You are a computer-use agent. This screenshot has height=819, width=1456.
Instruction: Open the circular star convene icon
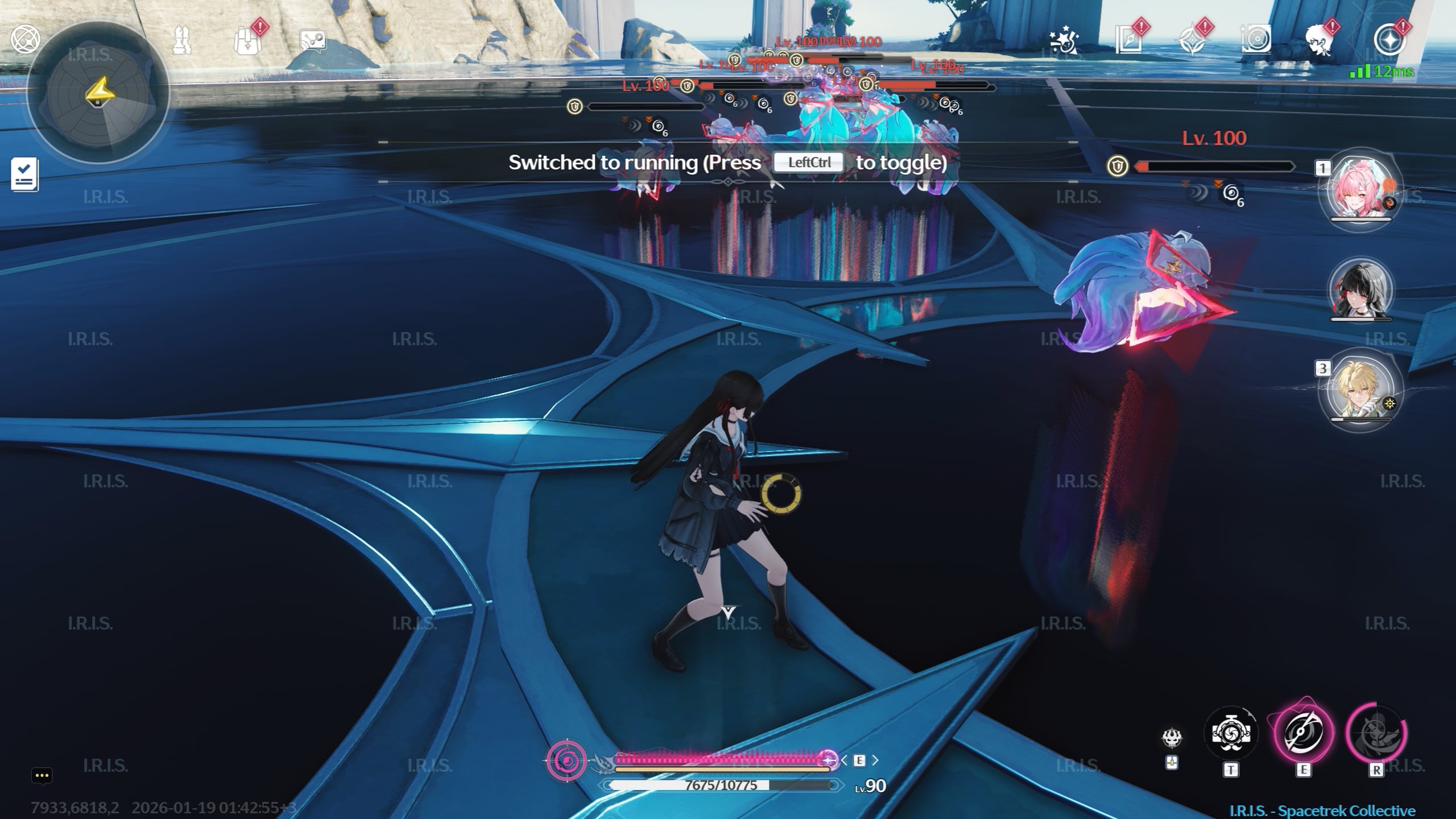click(1390, 40)
